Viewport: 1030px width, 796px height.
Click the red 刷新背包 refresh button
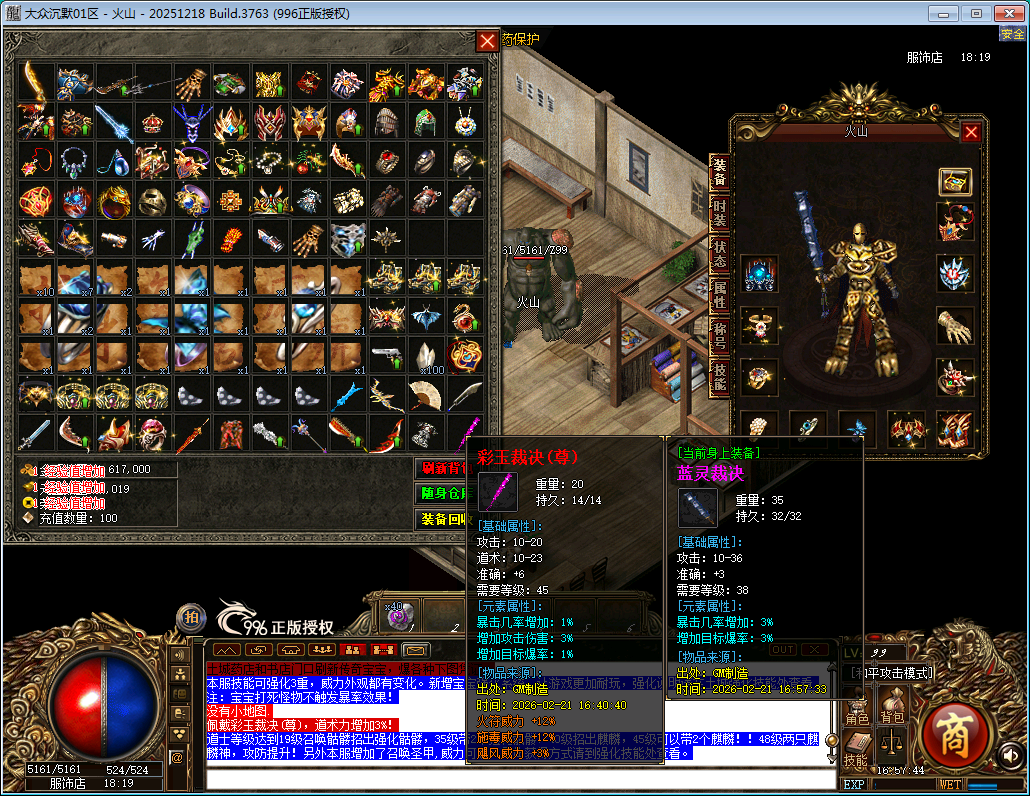445,468
